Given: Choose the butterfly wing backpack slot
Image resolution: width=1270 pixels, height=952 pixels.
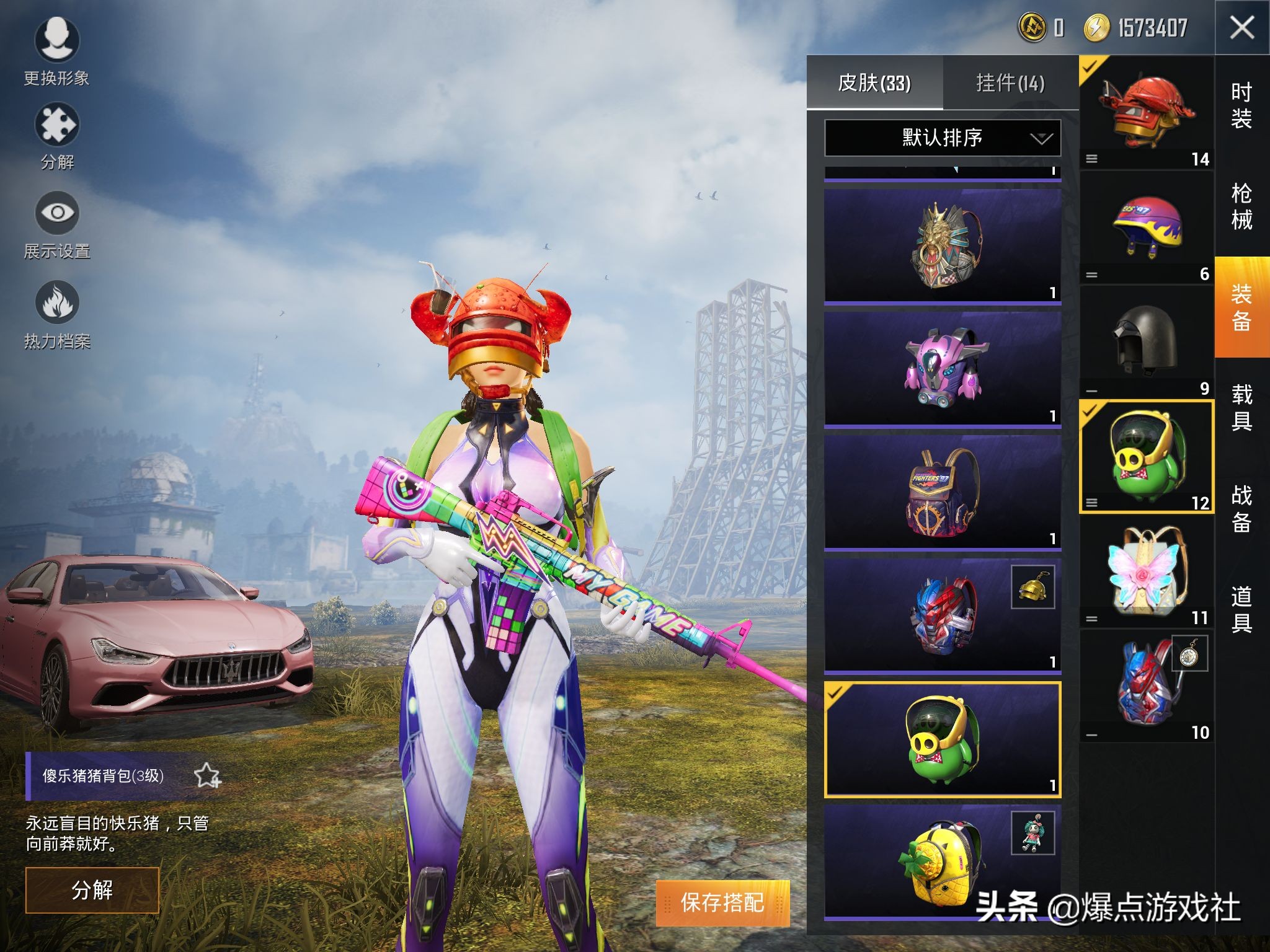Looking at the screenshot, I should tap(1146, 571).
